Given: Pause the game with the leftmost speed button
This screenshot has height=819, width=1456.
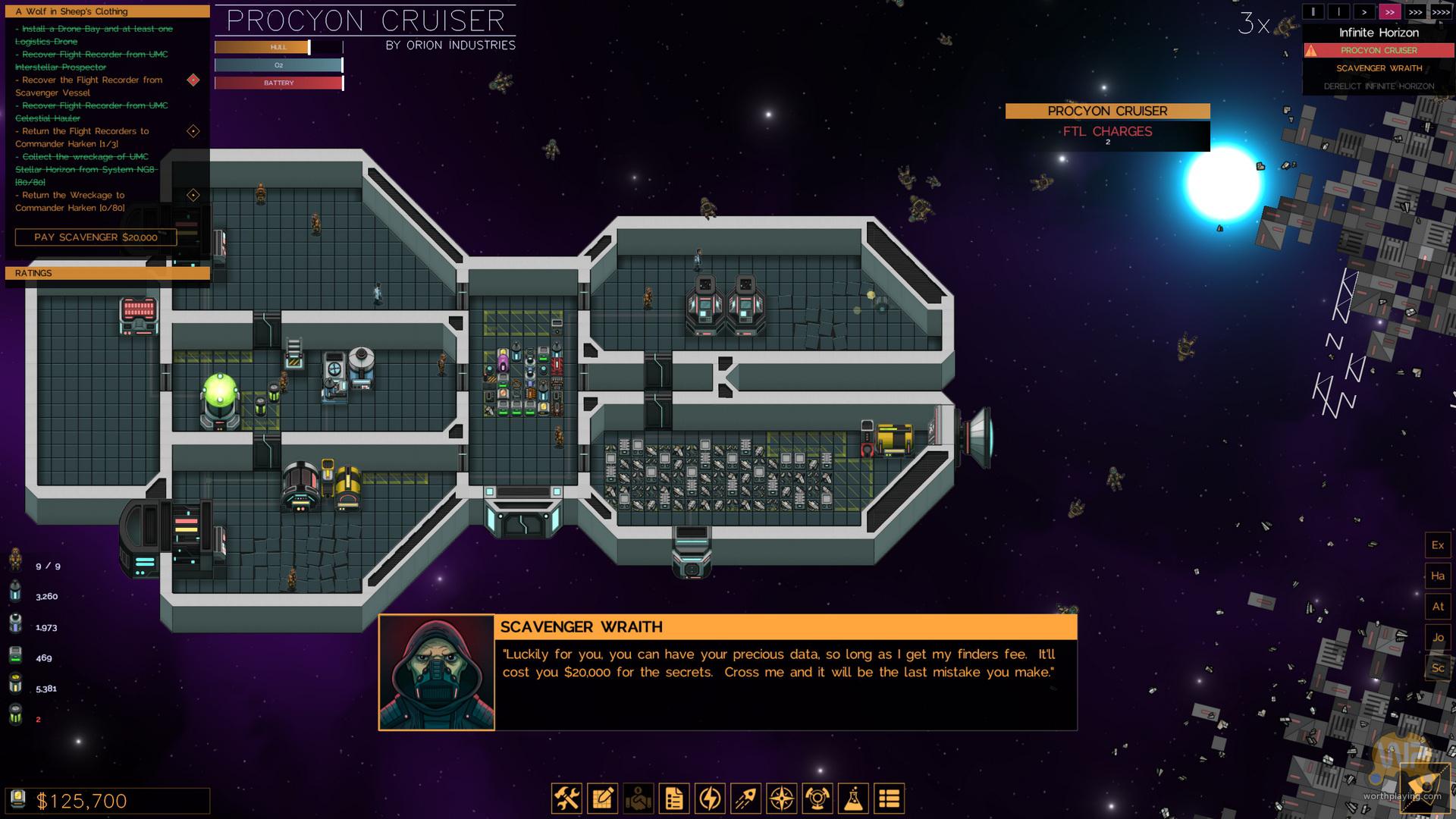Looking at the screenshot, I should tap(1313, 12).
